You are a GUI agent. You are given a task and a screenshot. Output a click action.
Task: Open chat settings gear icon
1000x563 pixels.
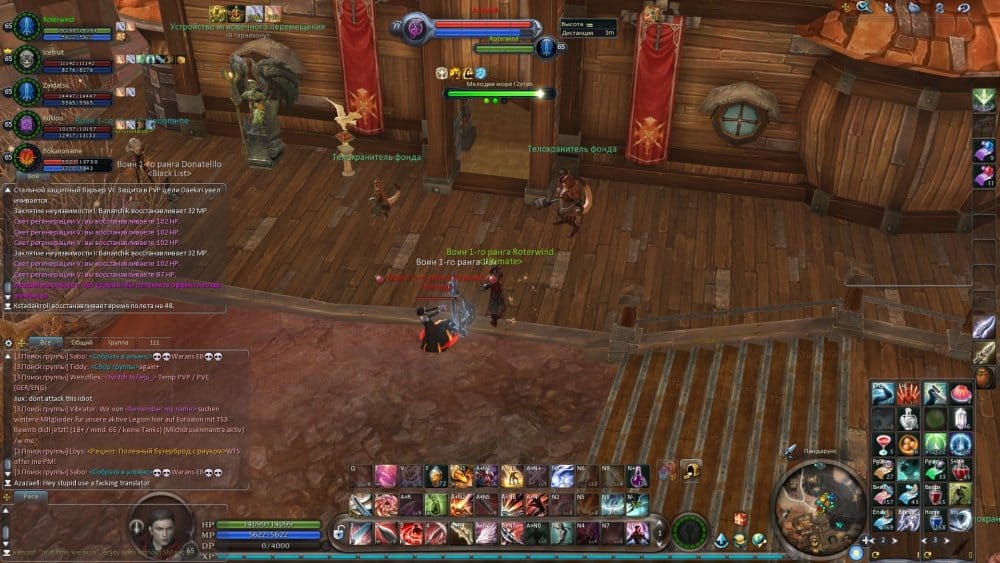click(x=9, y=342)
